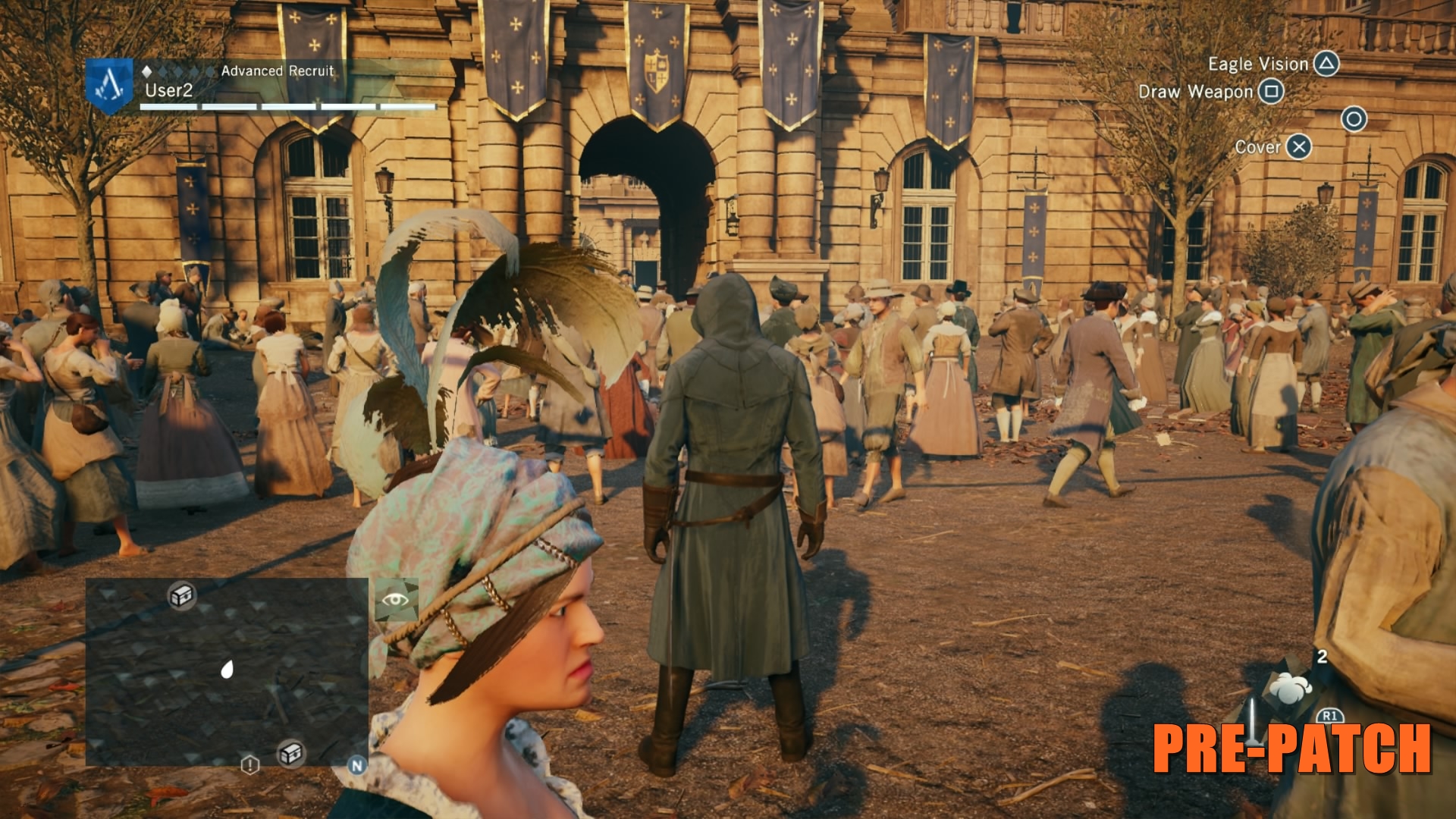Select the sword weapon slot
Screen dimensions: 1456x819
point(1253,720)
